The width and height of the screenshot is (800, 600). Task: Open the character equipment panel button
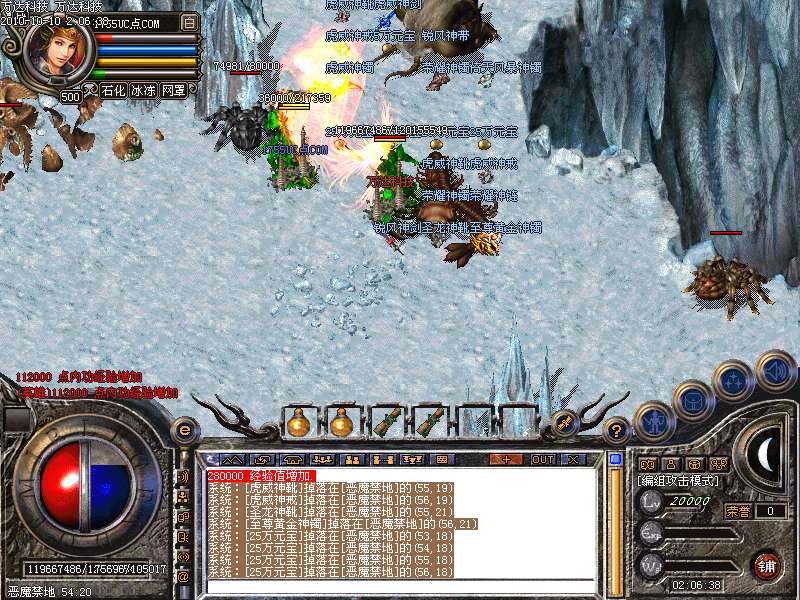click(x=654, y=421)
